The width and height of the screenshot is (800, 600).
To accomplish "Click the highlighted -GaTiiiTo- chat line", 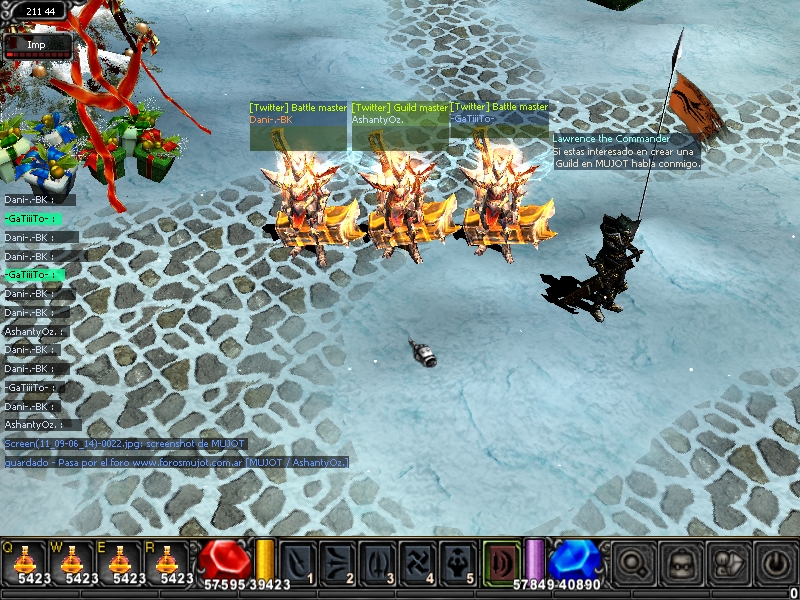I will 32,218.
